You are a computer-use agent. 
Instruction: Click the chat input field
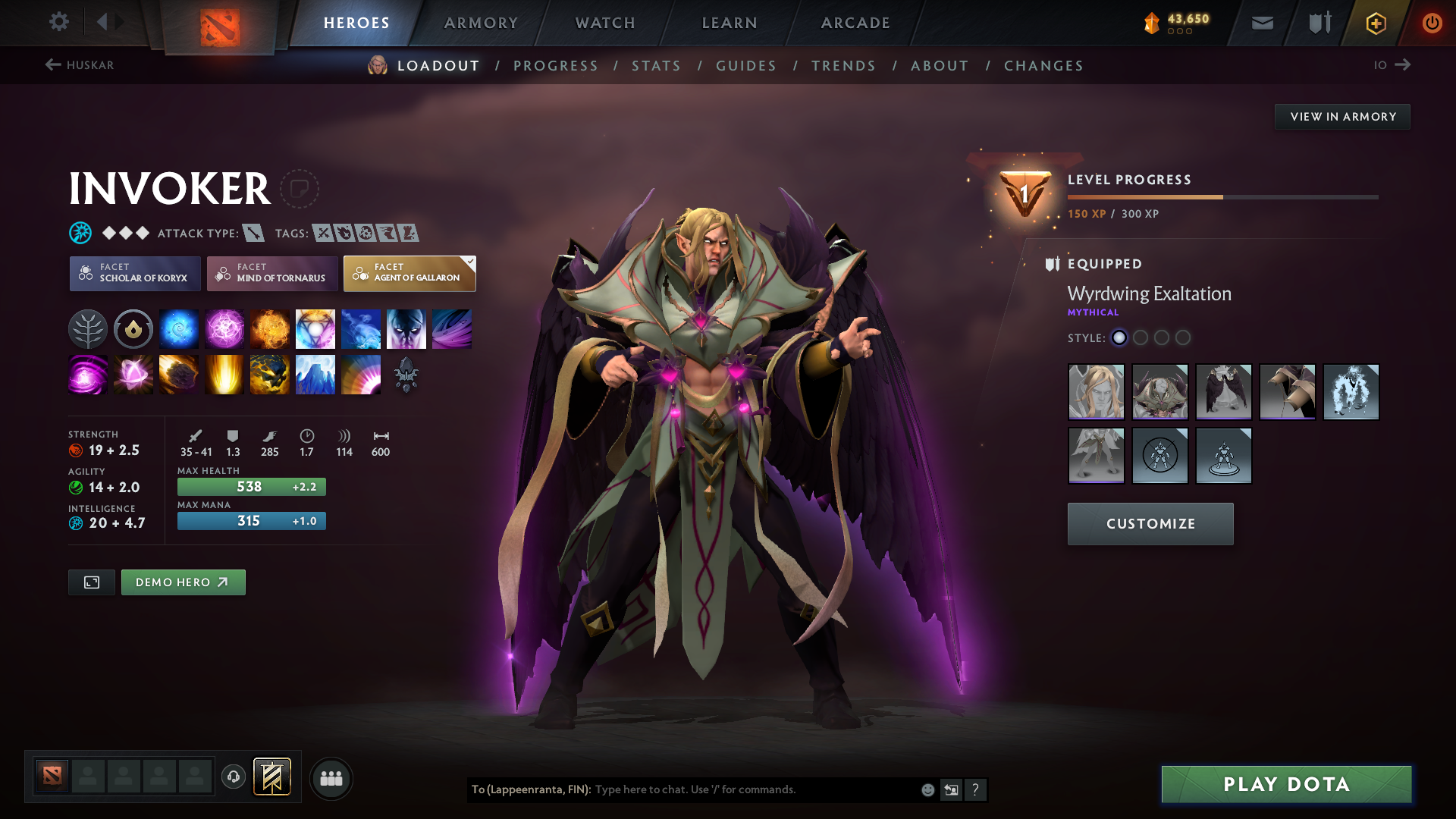(751, 789)
